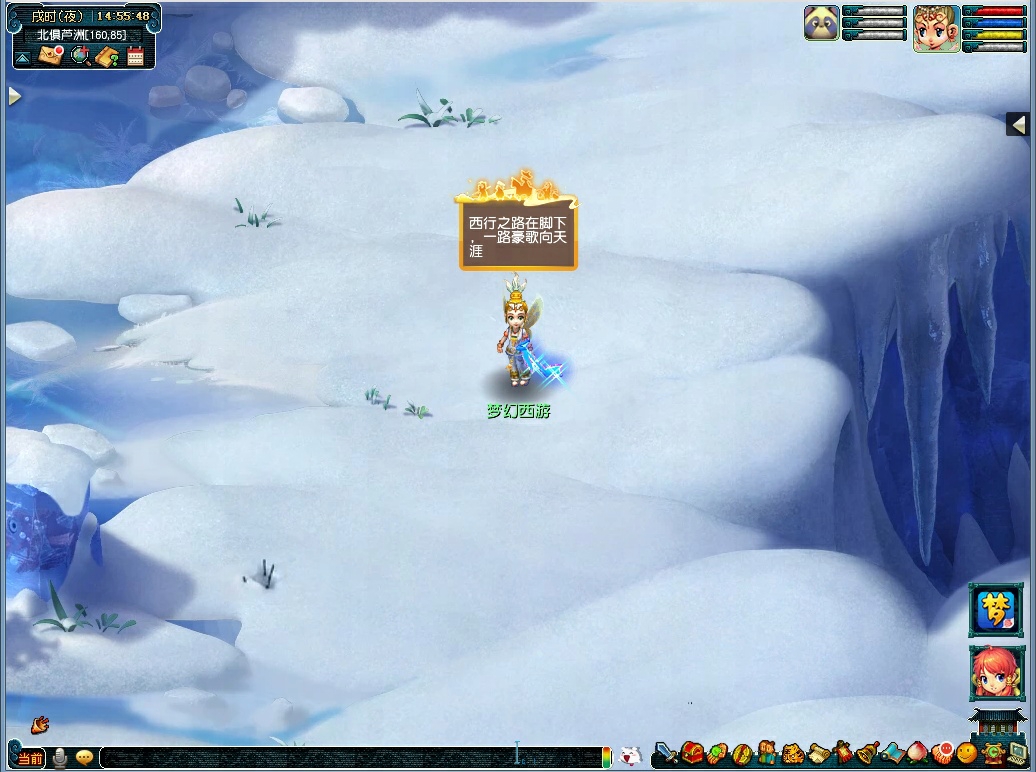Collapse the top-left info panel with the up arrow
This screenshot has height=772, width=1036.
point(22,58)
